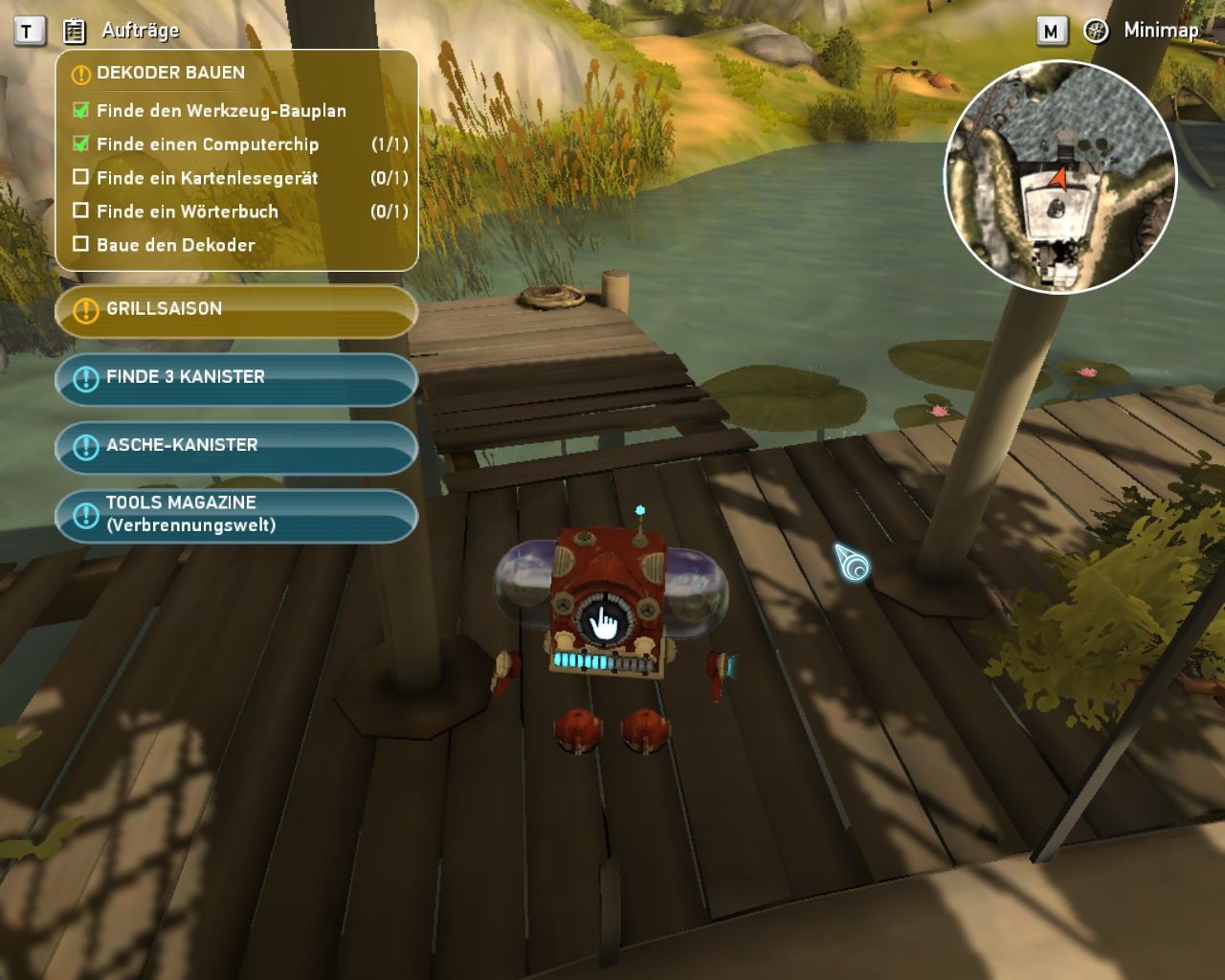Select the Finde ein Kartenlesegerät objective
The image size is (1225, 980).
[207, 178]
